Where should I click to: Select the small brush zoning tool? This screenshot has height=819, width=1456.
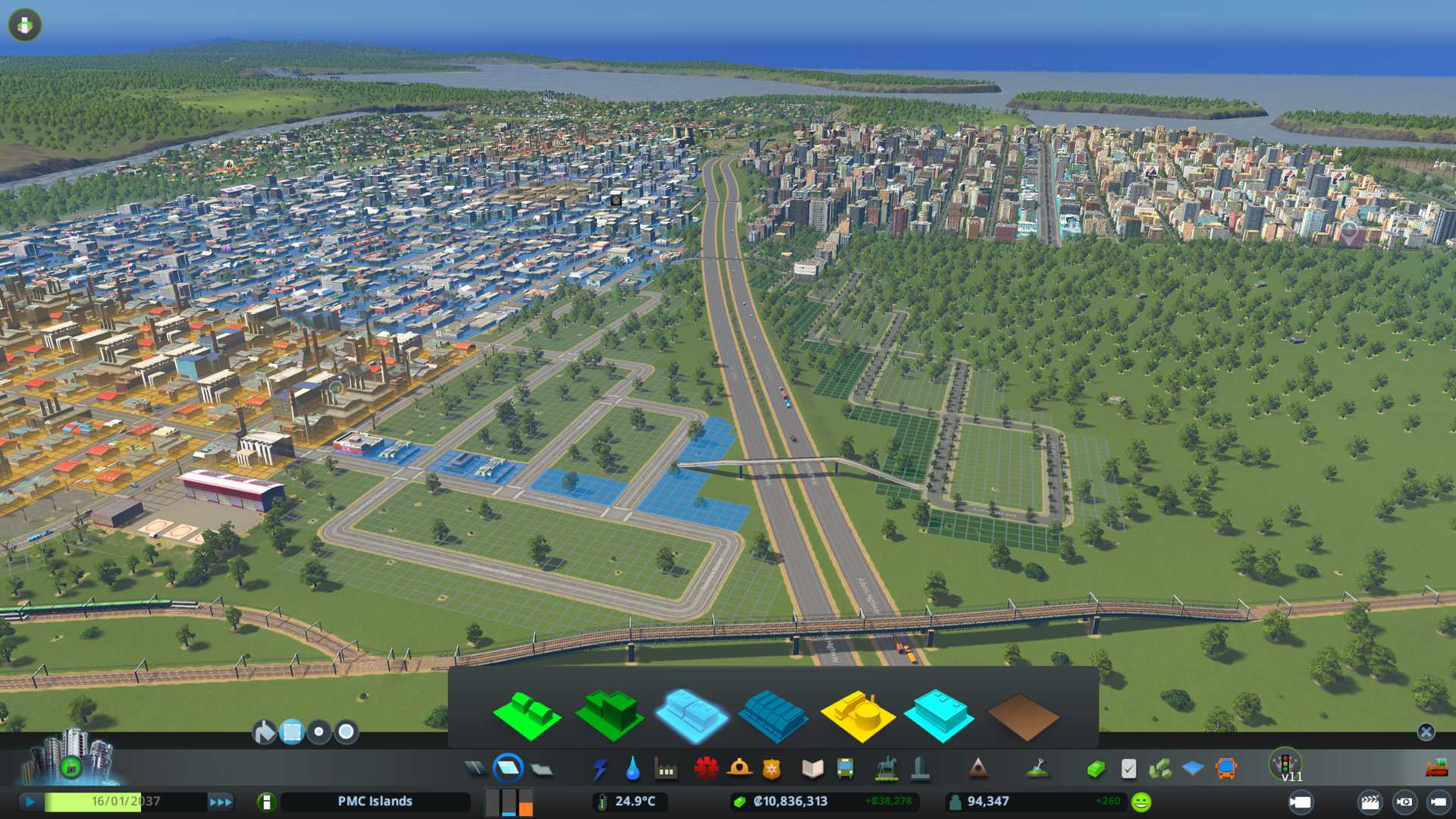[x=319, y=732]
